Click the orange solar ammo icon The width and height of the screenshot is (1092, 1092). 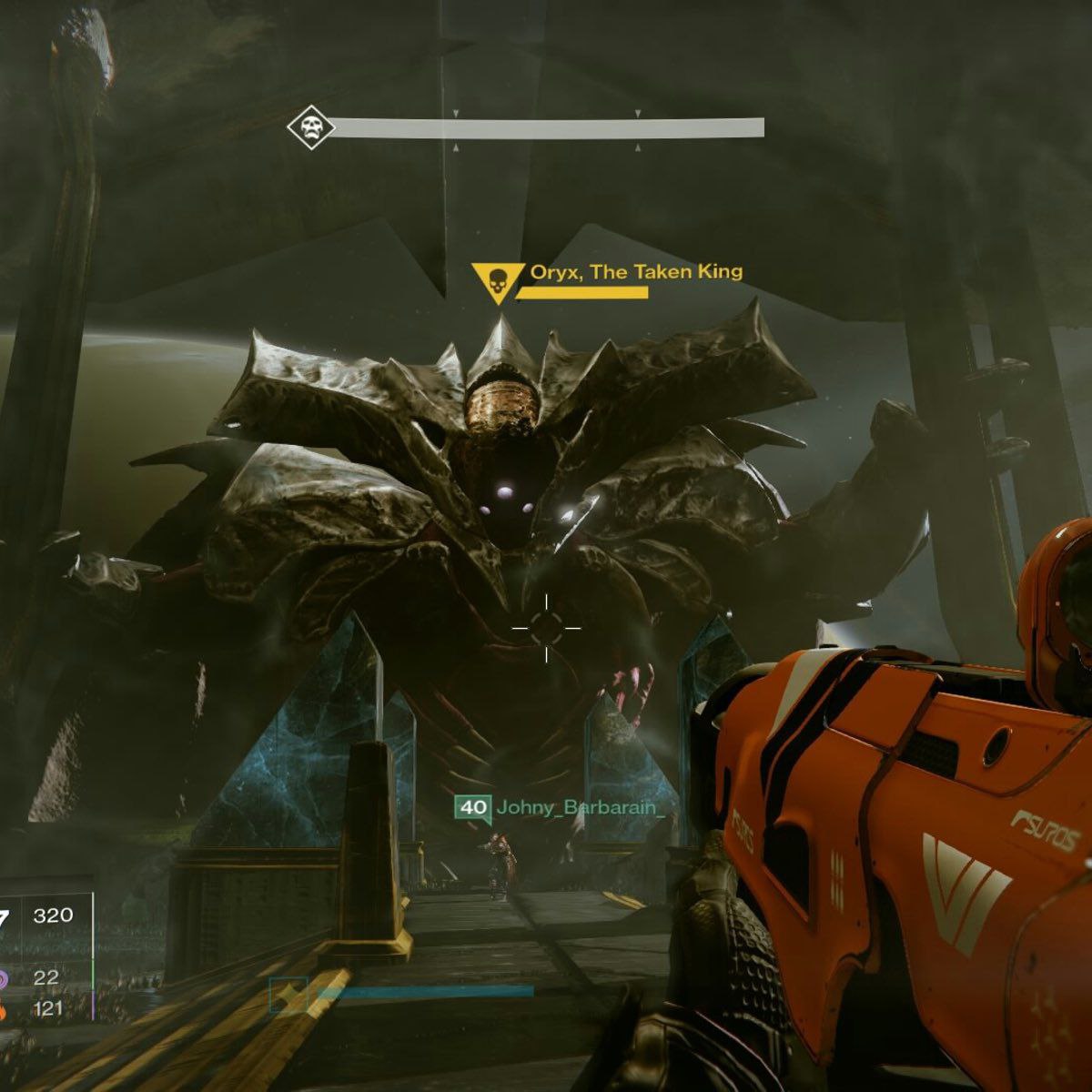point(4,1008)
